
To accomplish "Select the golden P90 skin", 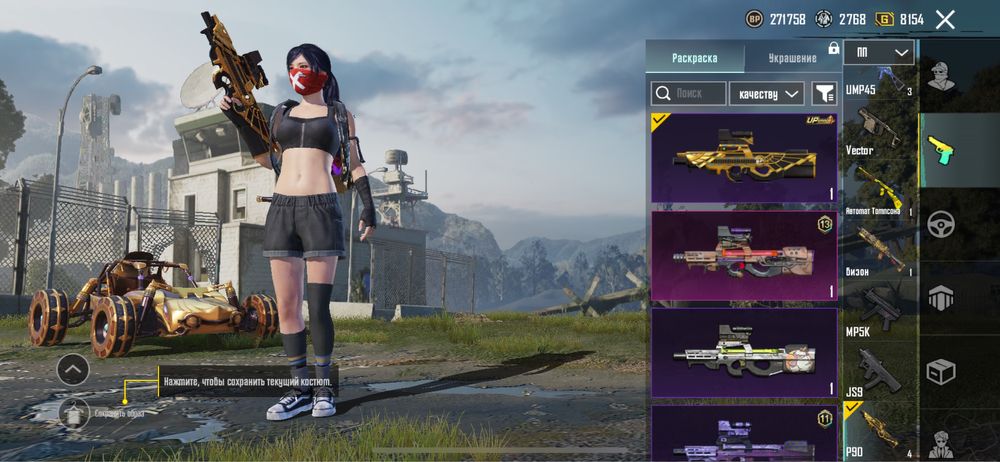I will (x=744, y=158).
